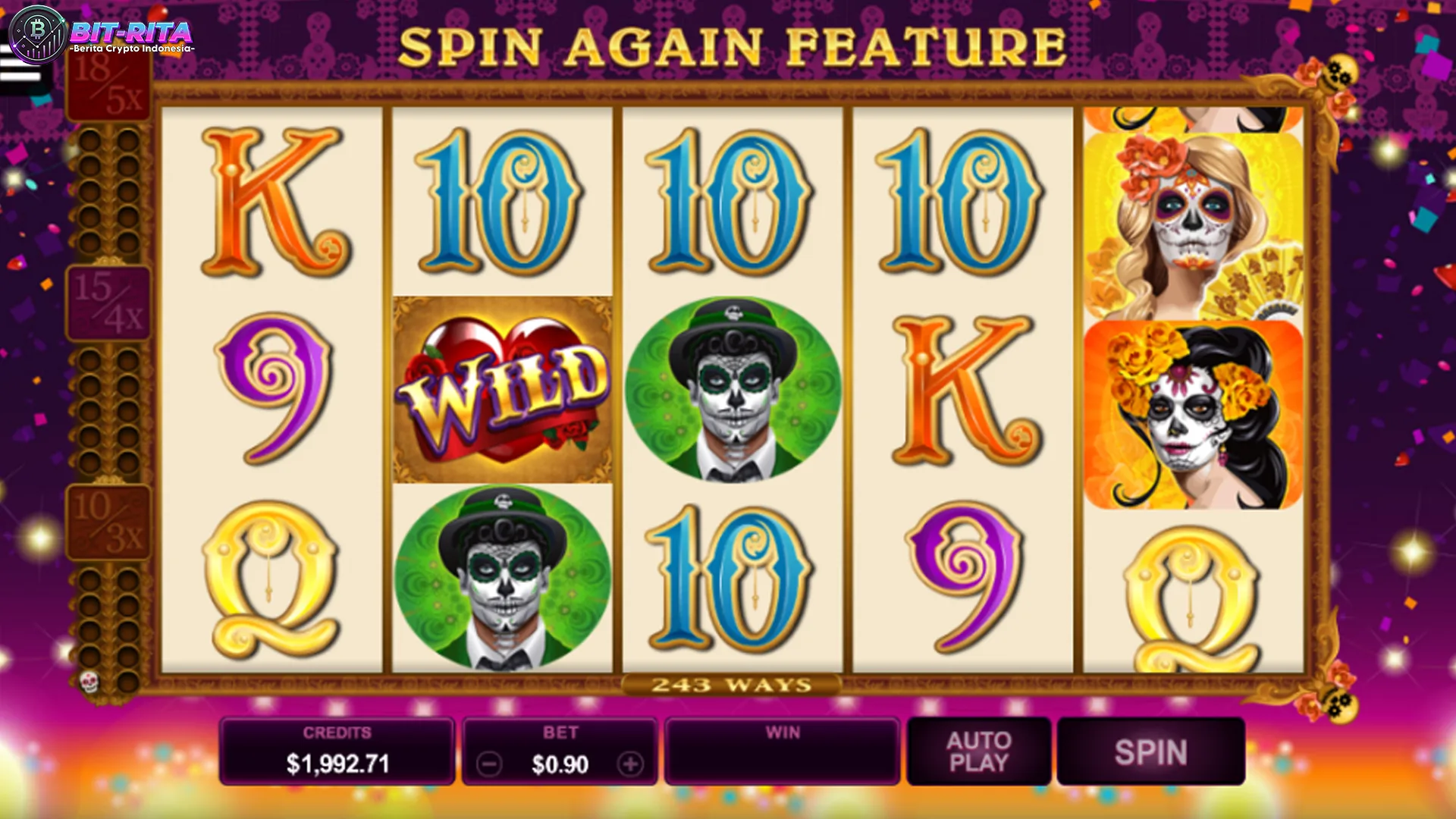Start Auto Play mode

(978, 752)
